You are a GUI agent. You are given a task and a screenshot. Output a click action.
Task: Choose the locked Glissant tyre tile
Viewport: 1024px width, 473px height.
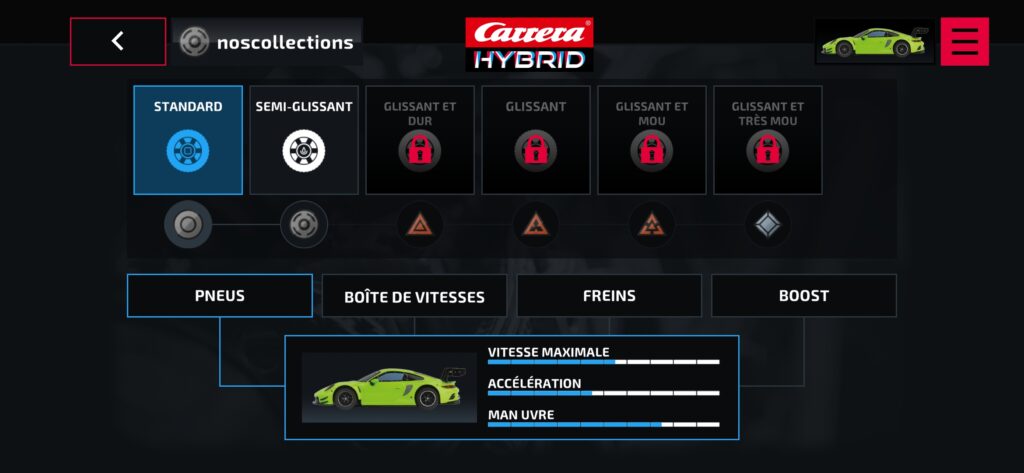point(536,140)
